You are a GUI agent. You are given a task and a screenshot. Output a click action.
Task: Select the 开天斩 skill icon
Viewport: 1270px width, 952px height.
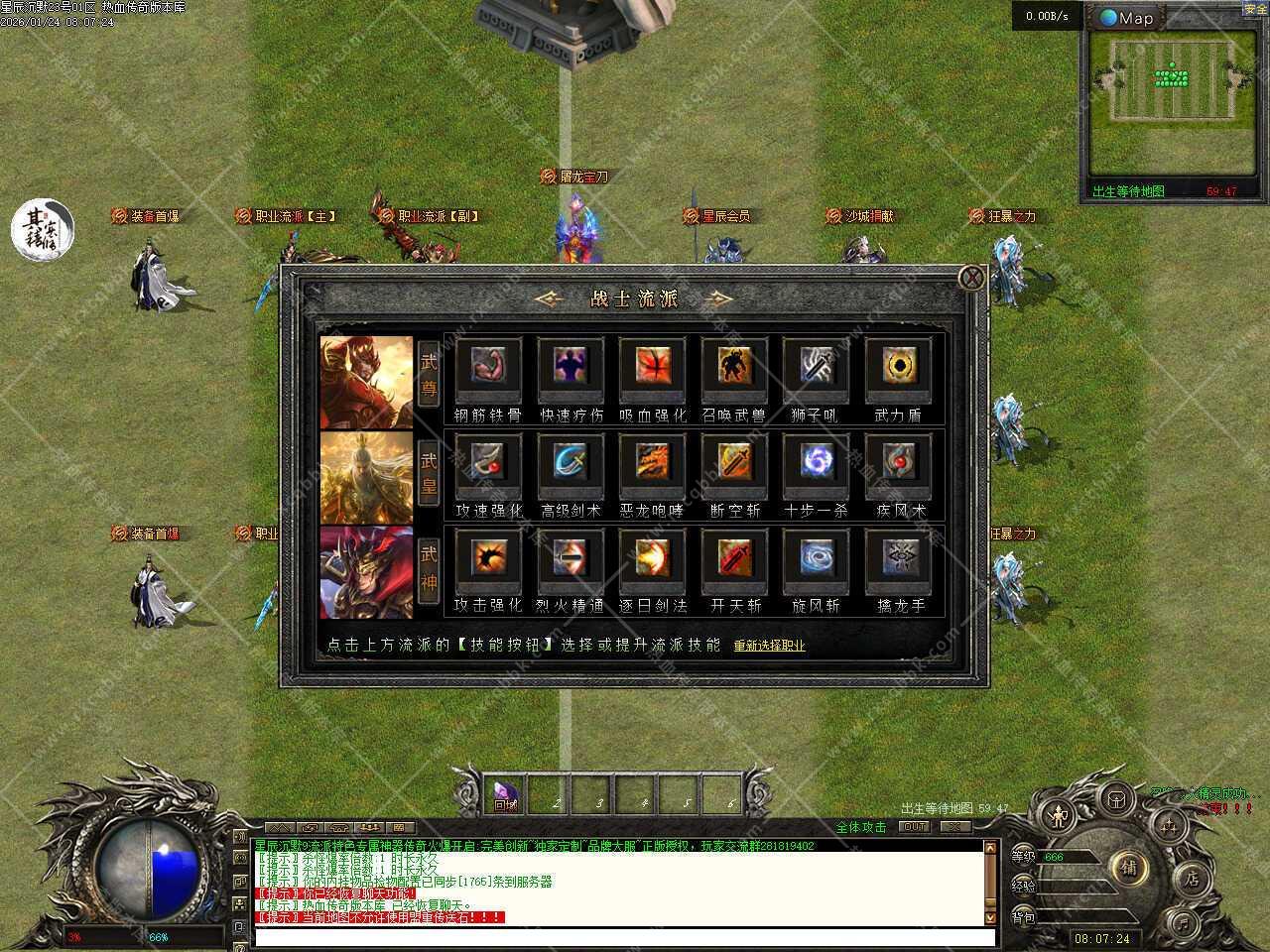733,558
